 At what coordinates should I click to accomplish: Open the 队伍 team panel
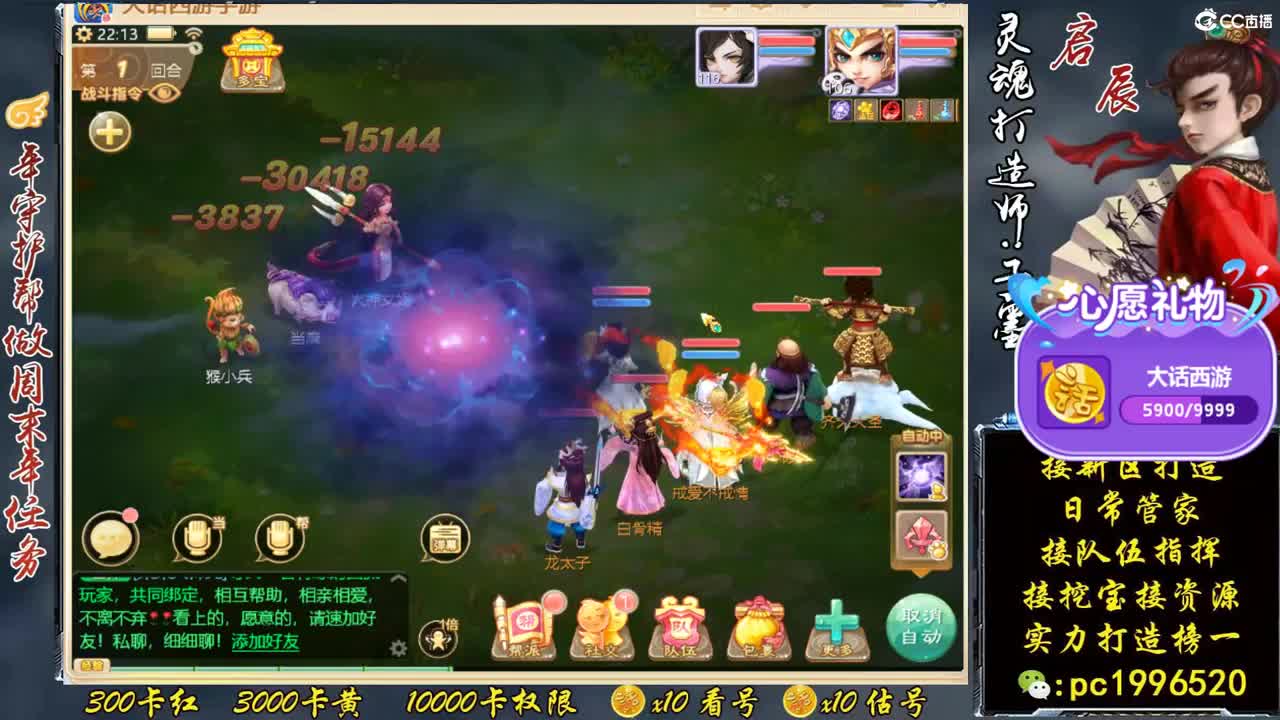click(678, 625)
